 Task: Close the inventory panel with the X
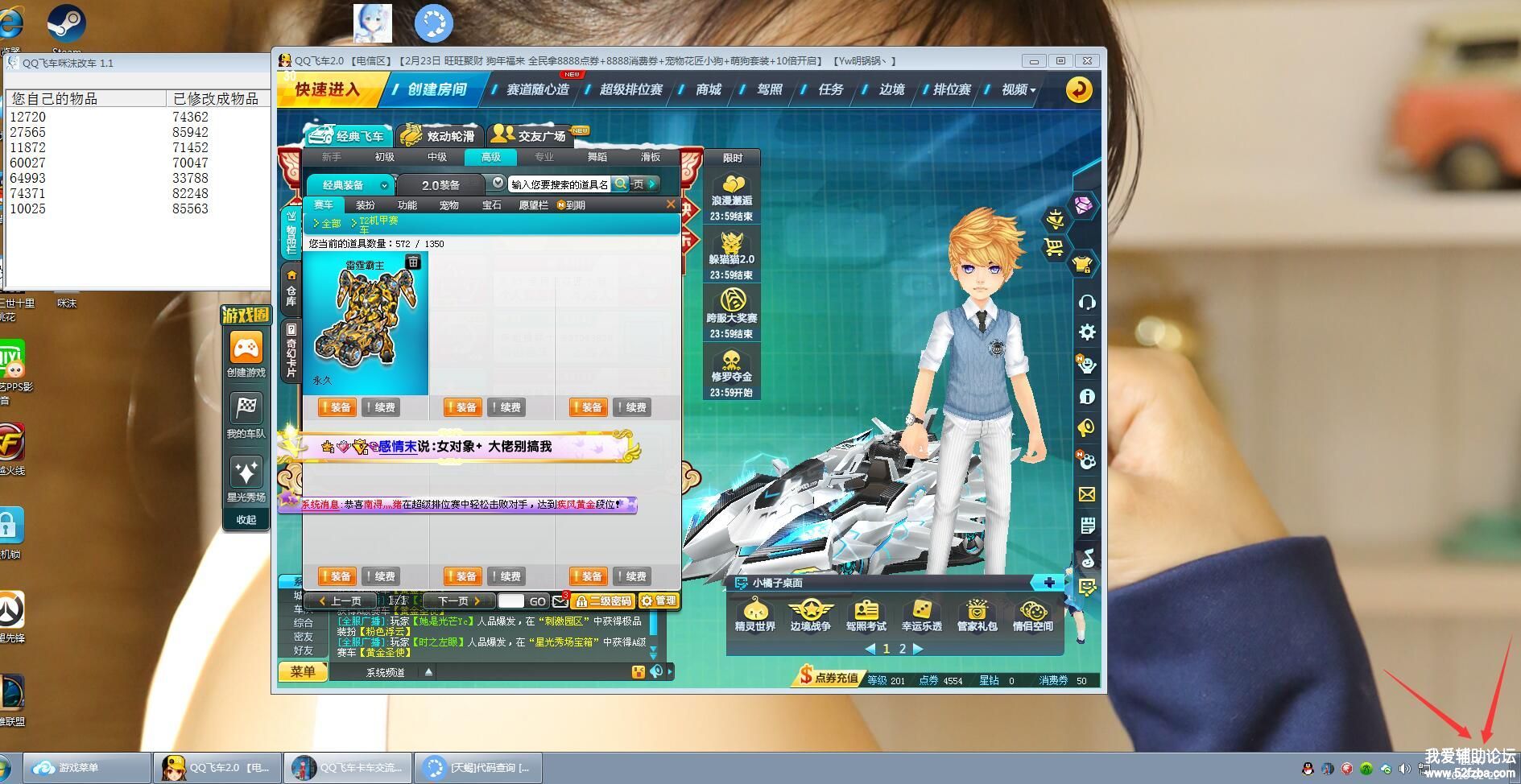click(x=671, y=204)
